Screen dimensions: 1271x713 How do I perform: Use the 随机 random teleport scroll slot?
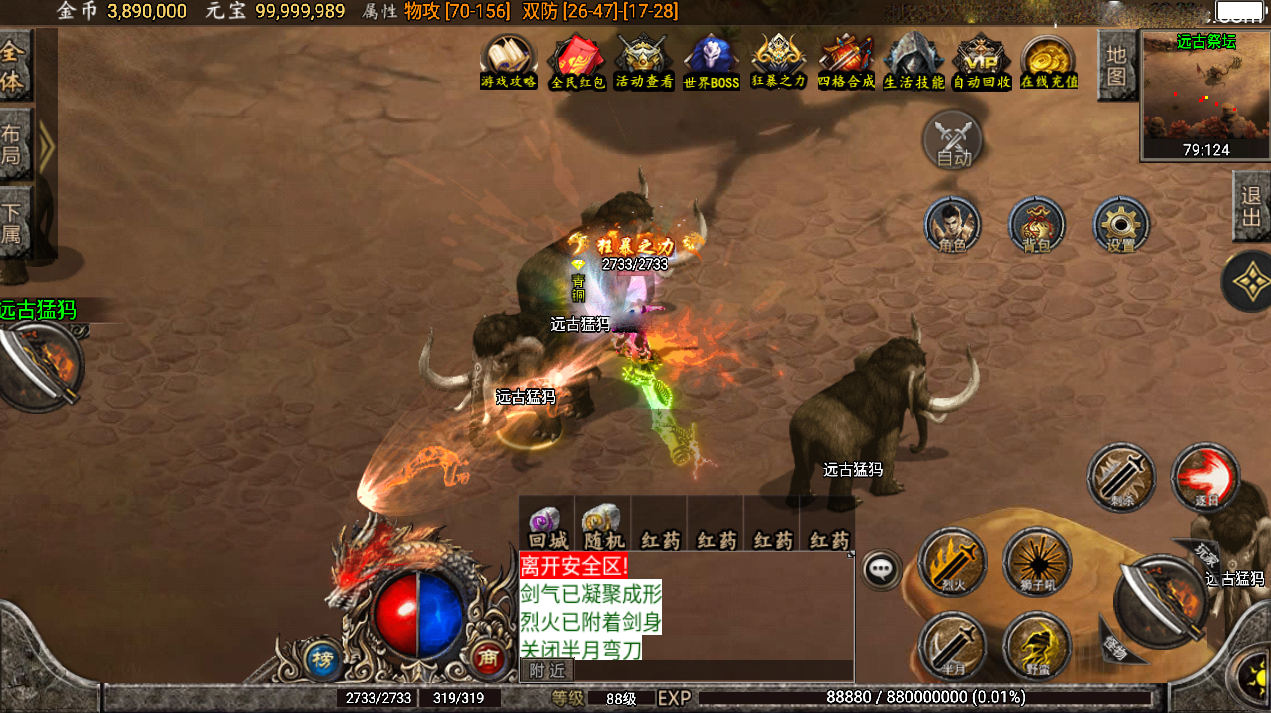click(x=602, y=526)
